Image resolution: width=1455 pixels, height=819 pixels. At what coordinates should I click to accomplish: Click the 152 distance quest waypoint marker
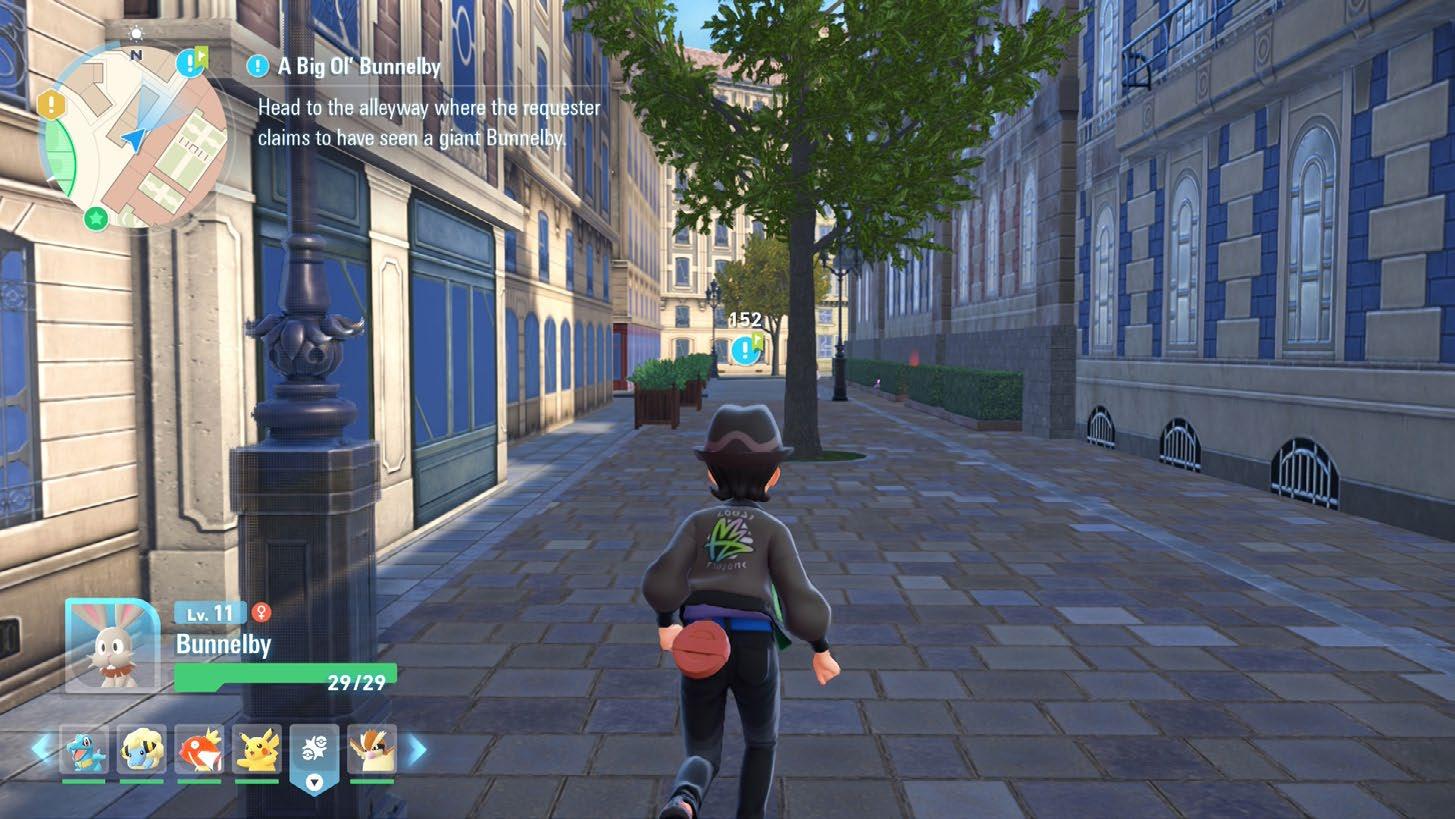[x=745, y=349]
